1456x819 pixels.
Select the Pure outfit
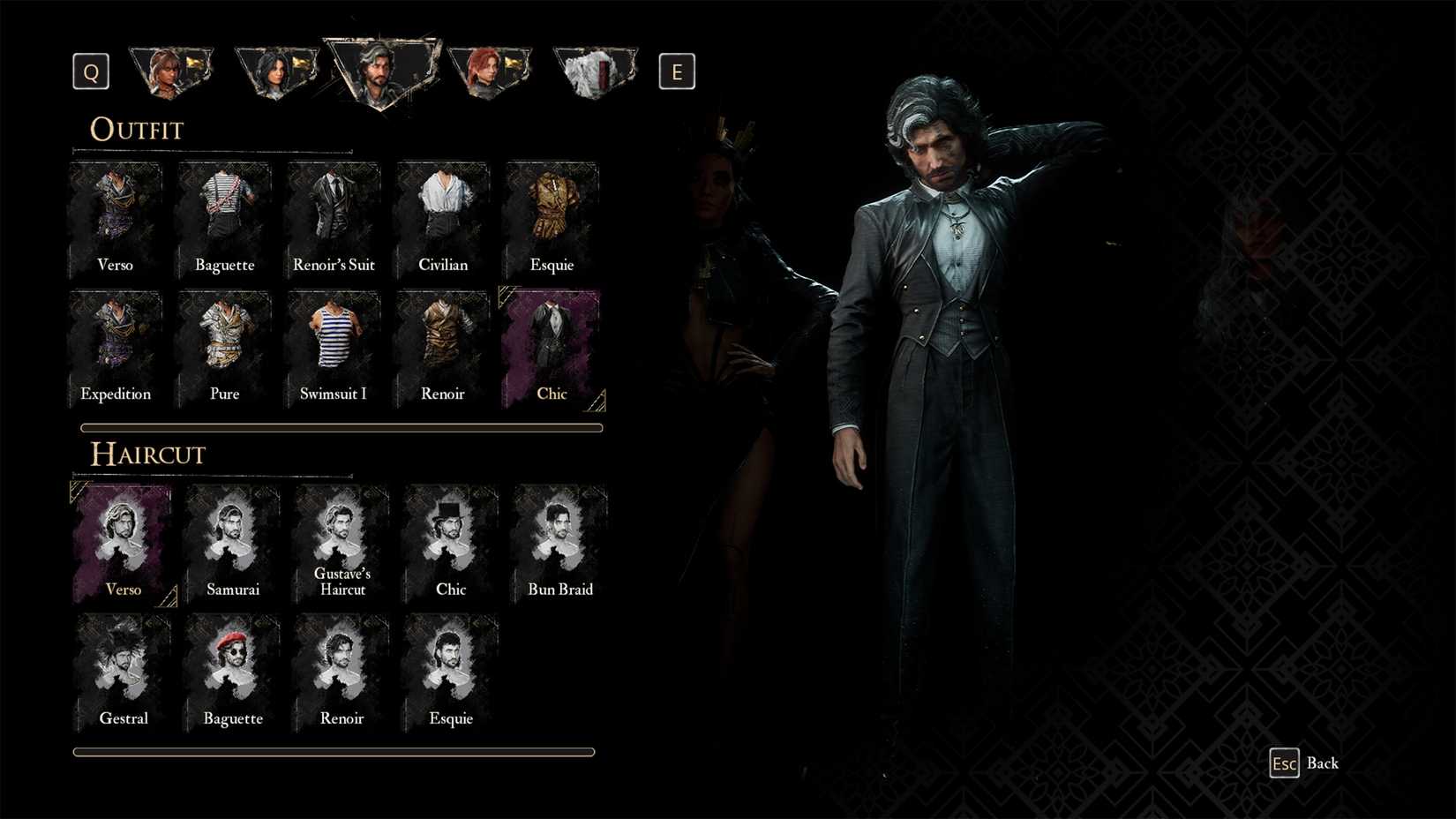click(224, 346)
